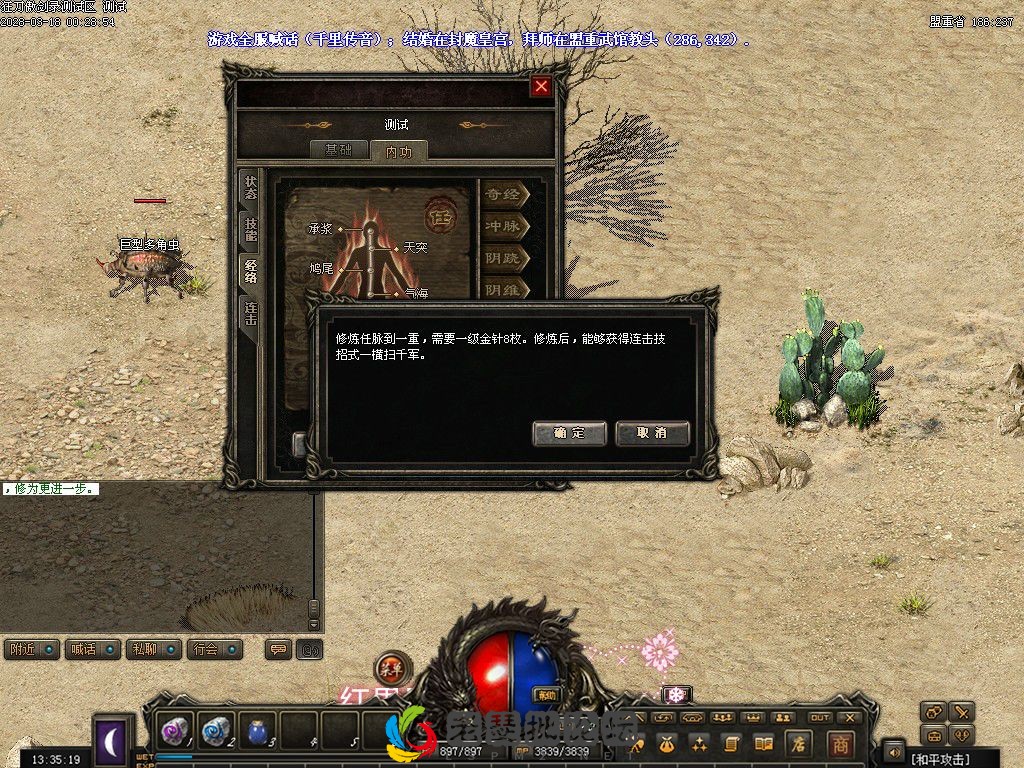Screen dimensions: 1024x768
Task: Confirm the meridian training with 确定
Action: tap(569, 433)
